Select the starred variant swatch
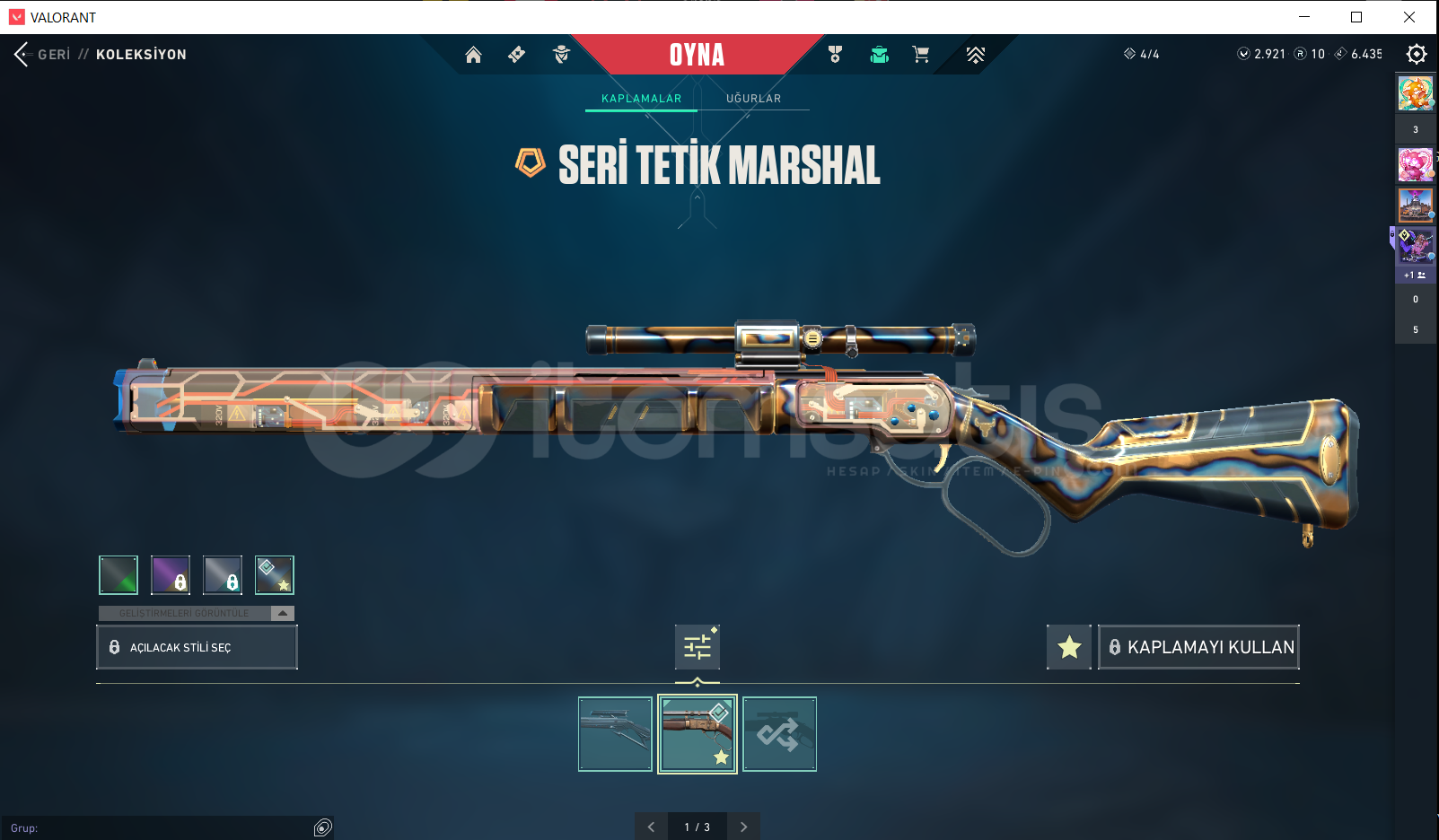The width and height of the screenshot is (1439, 840). click(x=275, y=575)
